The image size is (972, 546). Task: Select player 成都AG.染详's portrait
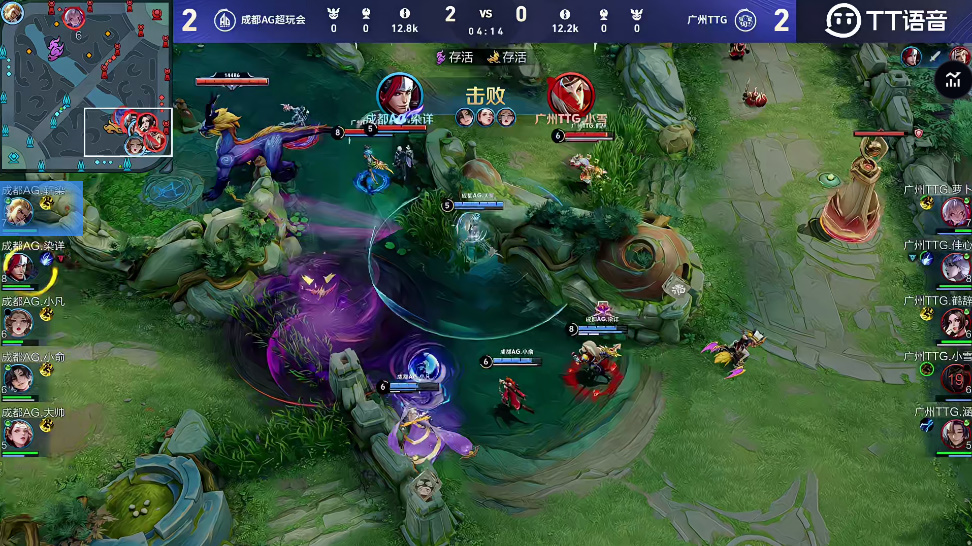point(19,267)
